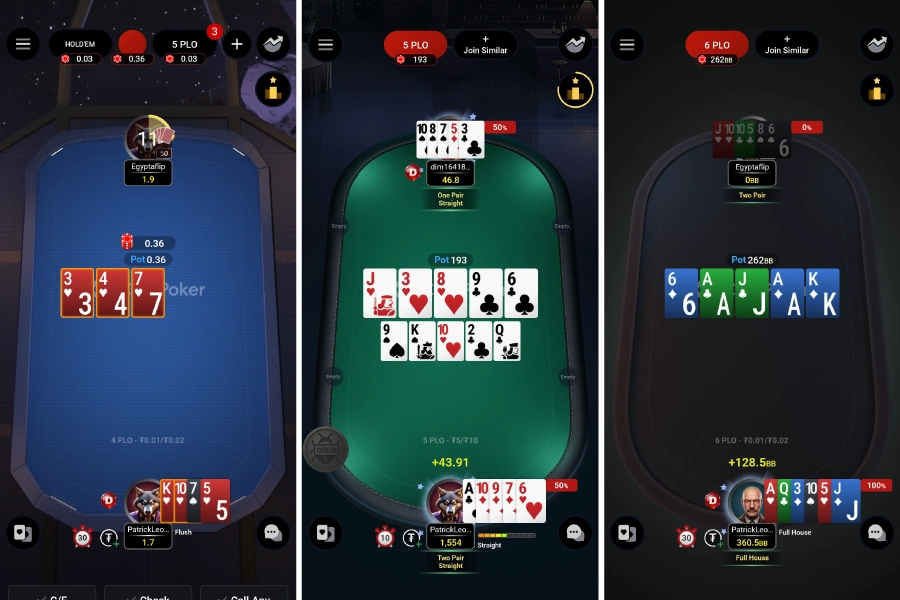Open the hamburger menu on the 6 PLO table

click(x=627, y=44)
